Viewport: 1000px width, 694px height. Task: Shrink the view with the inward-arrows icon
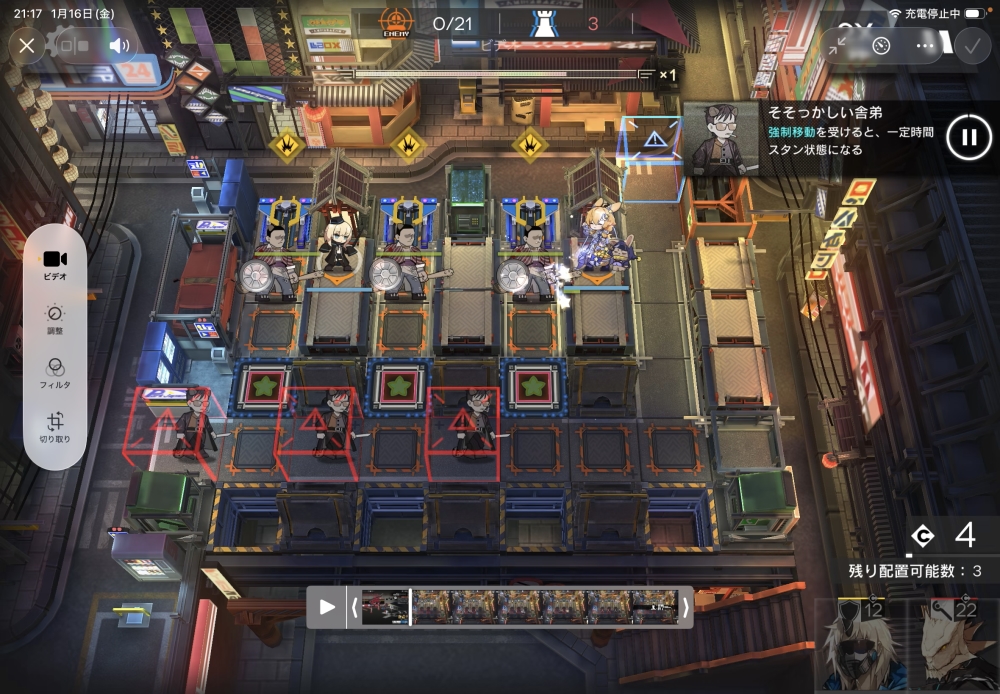[x=838, y=45]
